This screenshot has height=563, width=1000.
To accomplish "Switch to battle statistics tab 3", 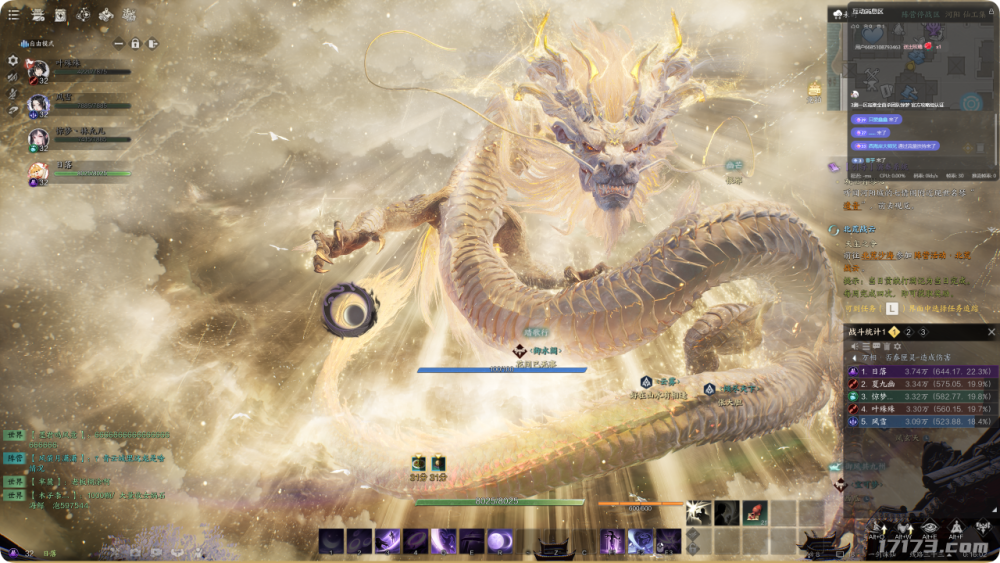I will click(x=923, y=332).
